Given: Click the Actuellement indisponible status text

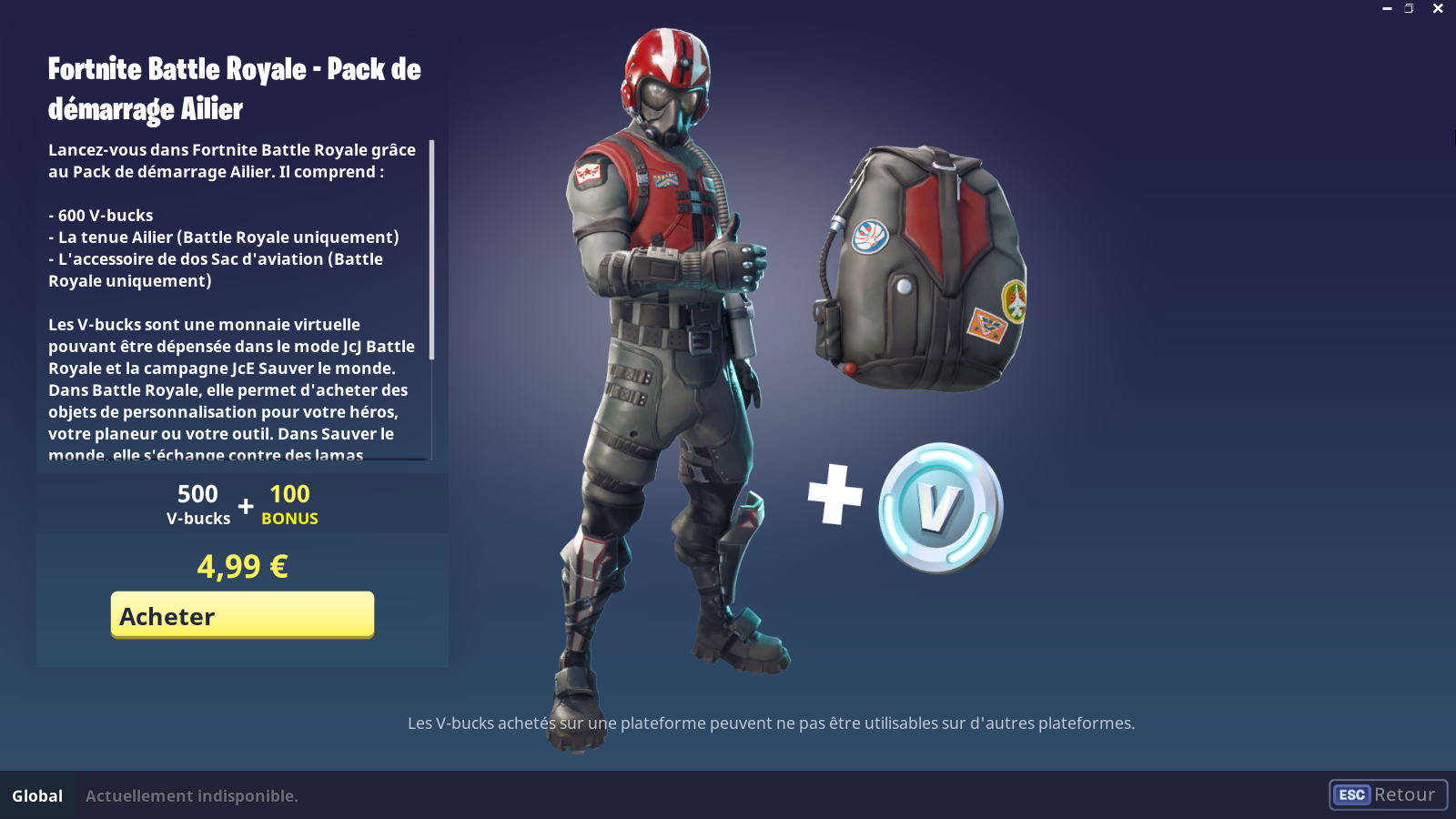Looking at the screenshot, I should 191,794.
